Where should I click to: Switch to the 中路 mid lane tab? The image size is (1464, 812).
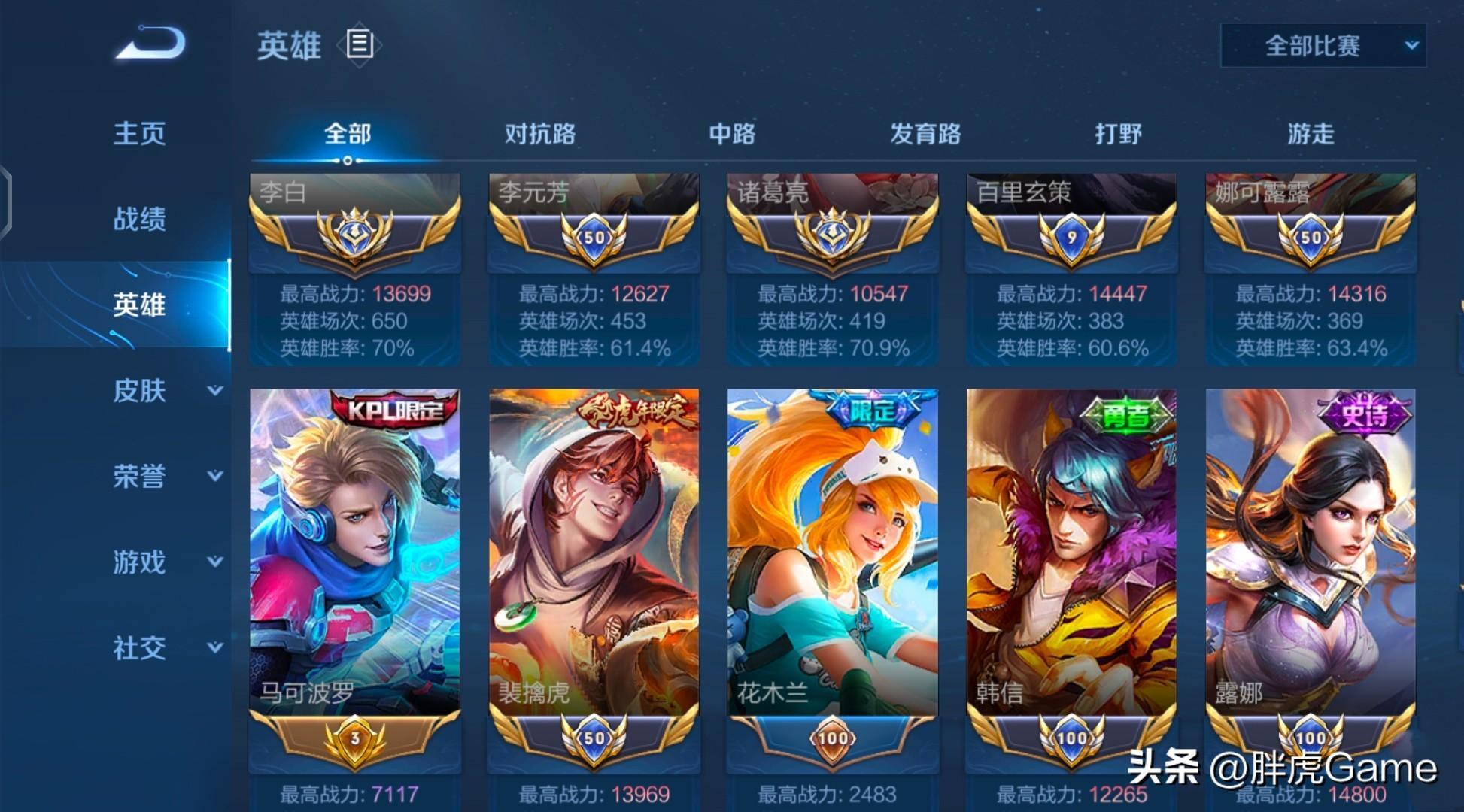(732, 135)
